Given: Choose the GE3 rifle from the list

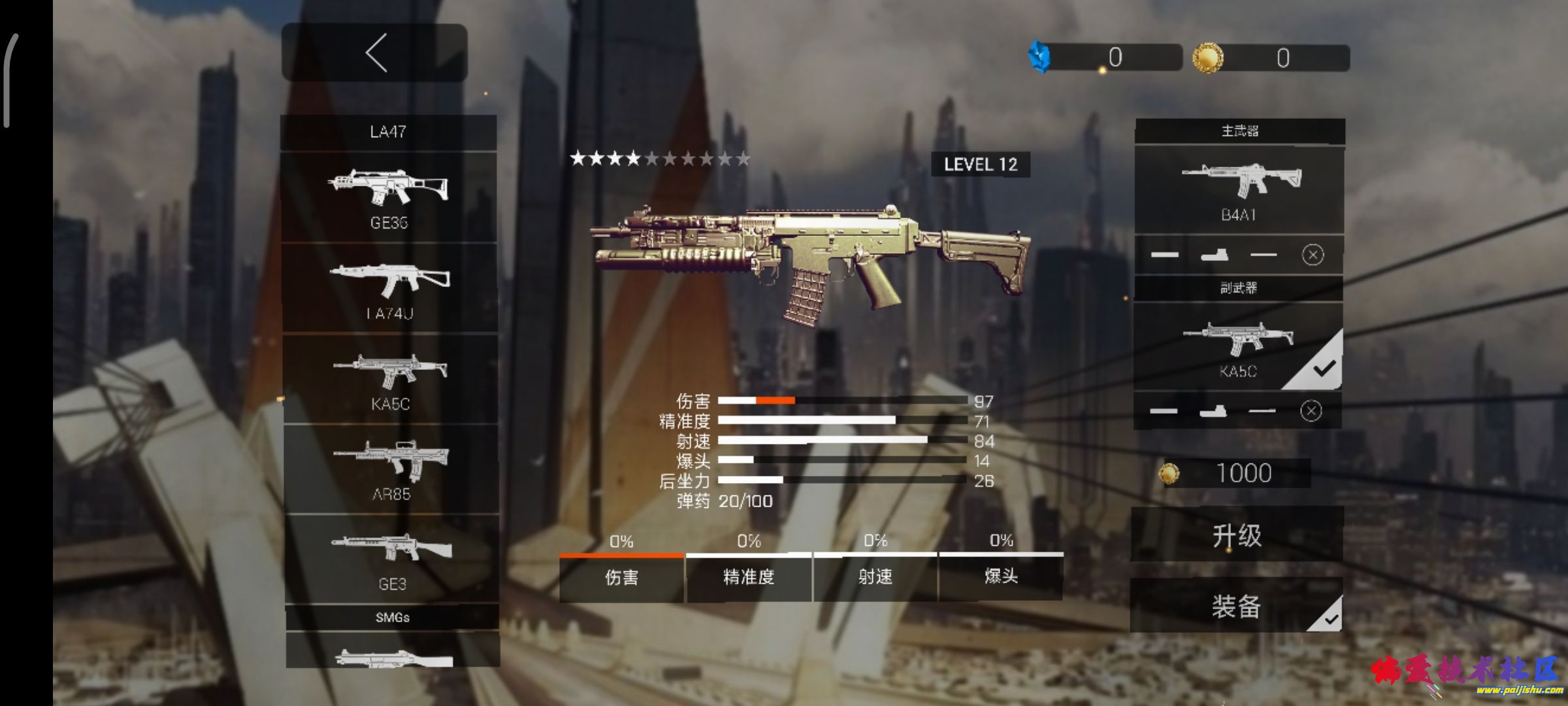Looking at the screenshot, I should coord(391,558).
